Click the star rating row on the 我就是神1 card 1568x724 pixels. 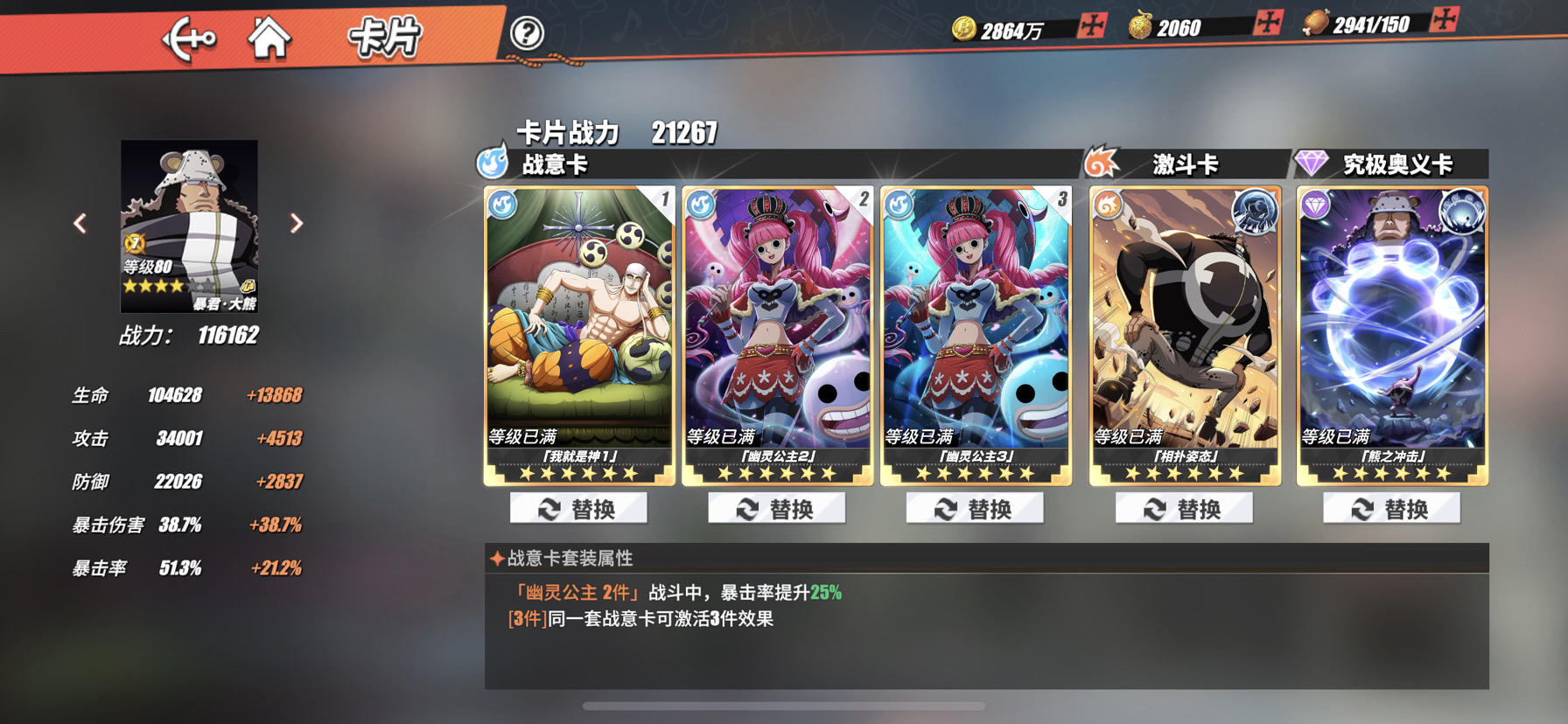(x=577, y=475)
